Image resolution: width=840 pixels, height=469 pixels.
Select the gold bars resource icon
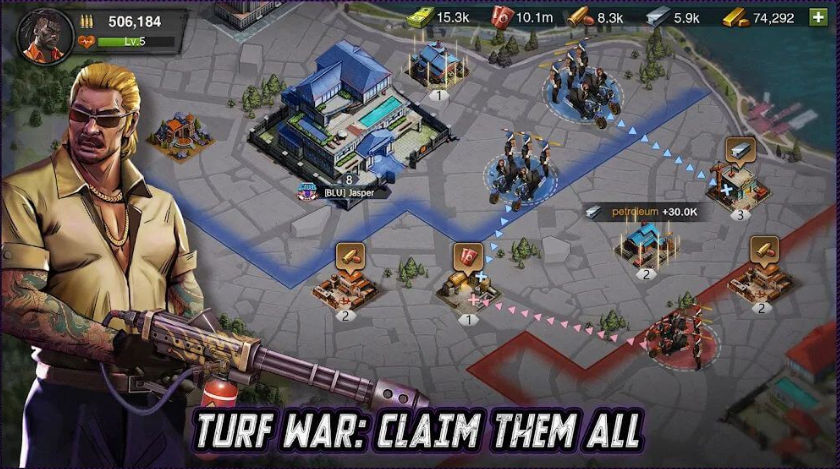(735, 17)
